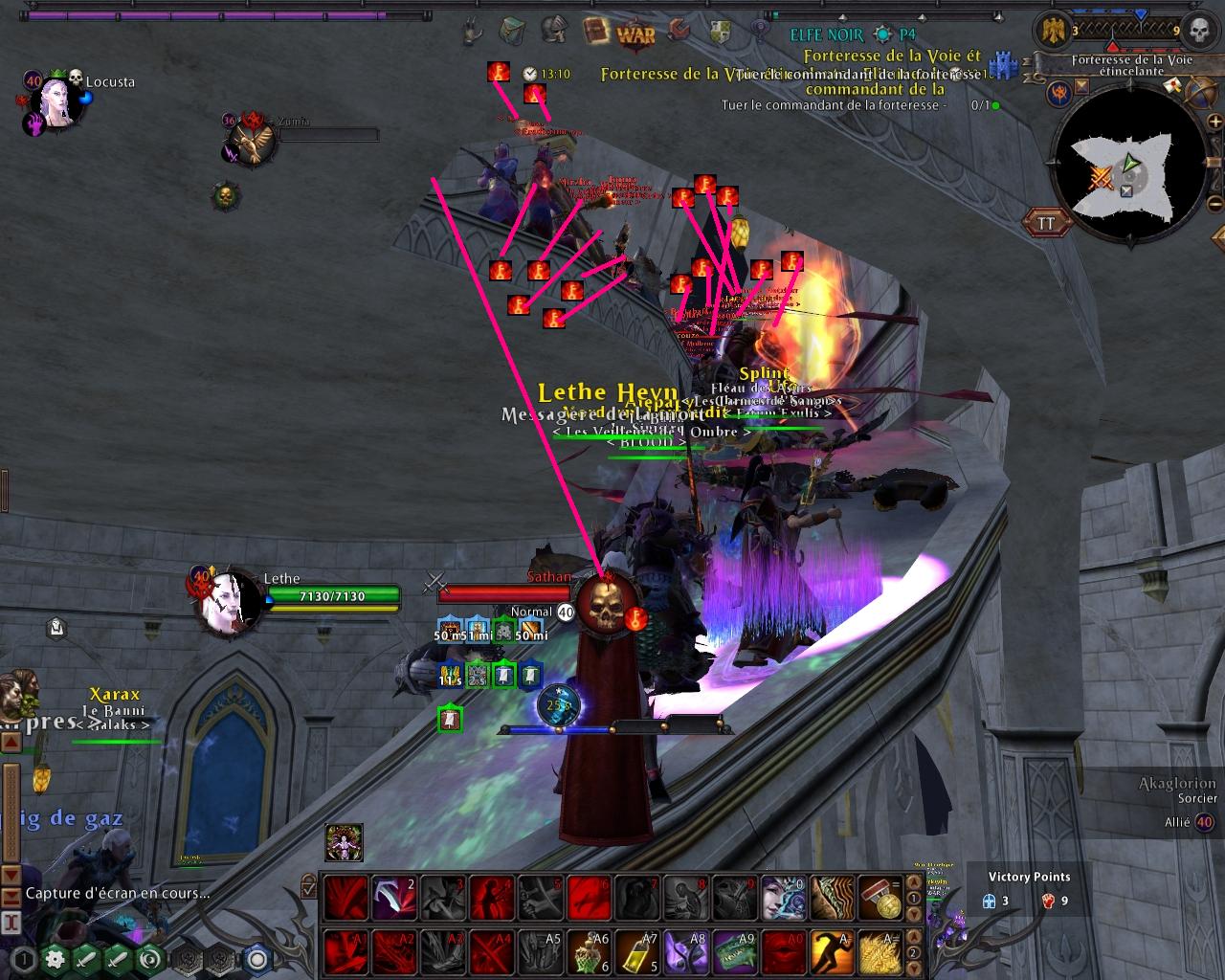Screen dimensions: 1225x980
Task: Use the yellow vial with 5 charges
Action: point(637,951)
